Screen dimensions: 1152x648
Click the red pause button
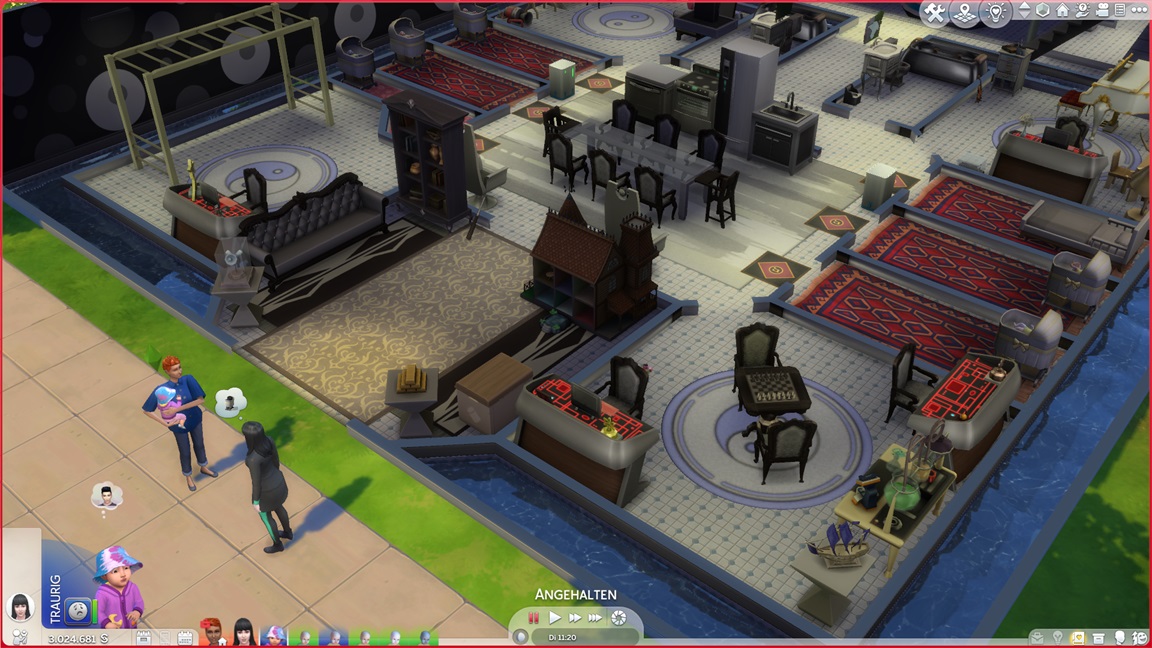[534, 618]
